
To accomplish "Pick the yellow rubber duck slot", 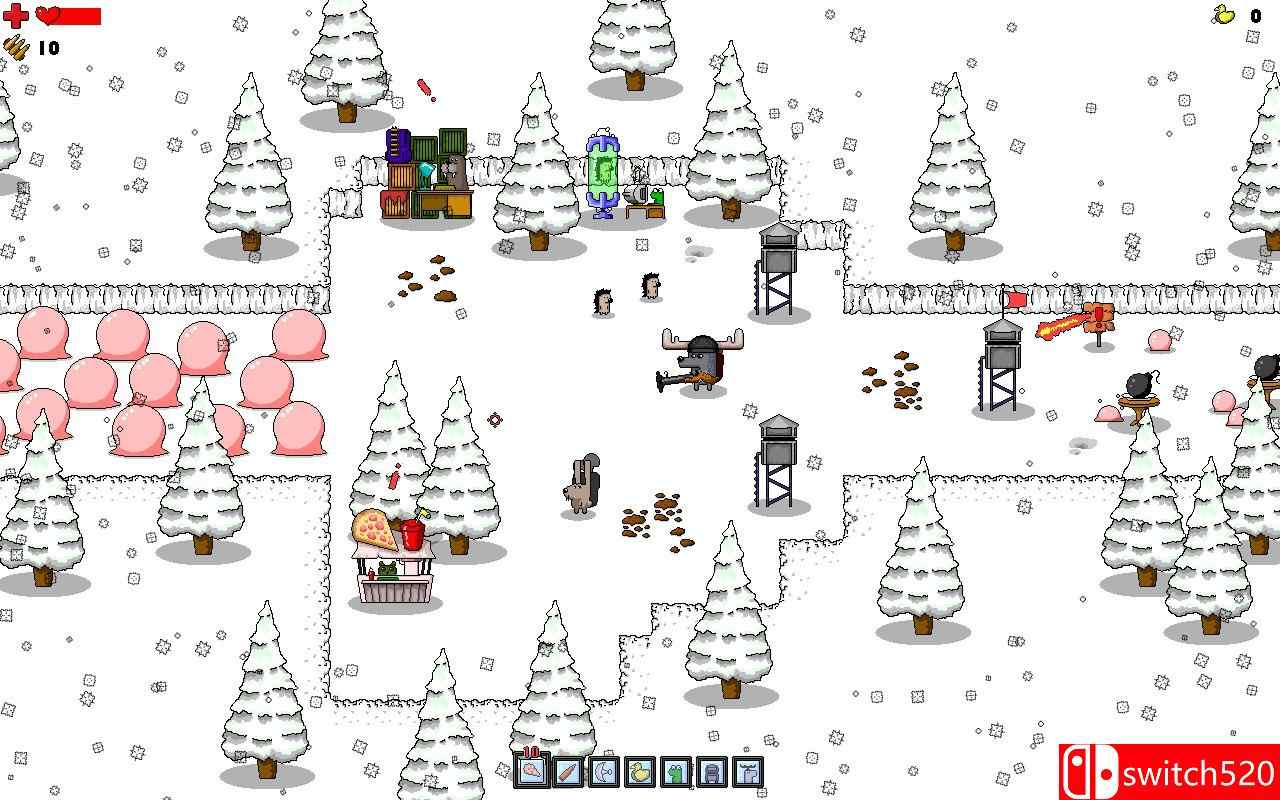I will click(x=639, y=771).
